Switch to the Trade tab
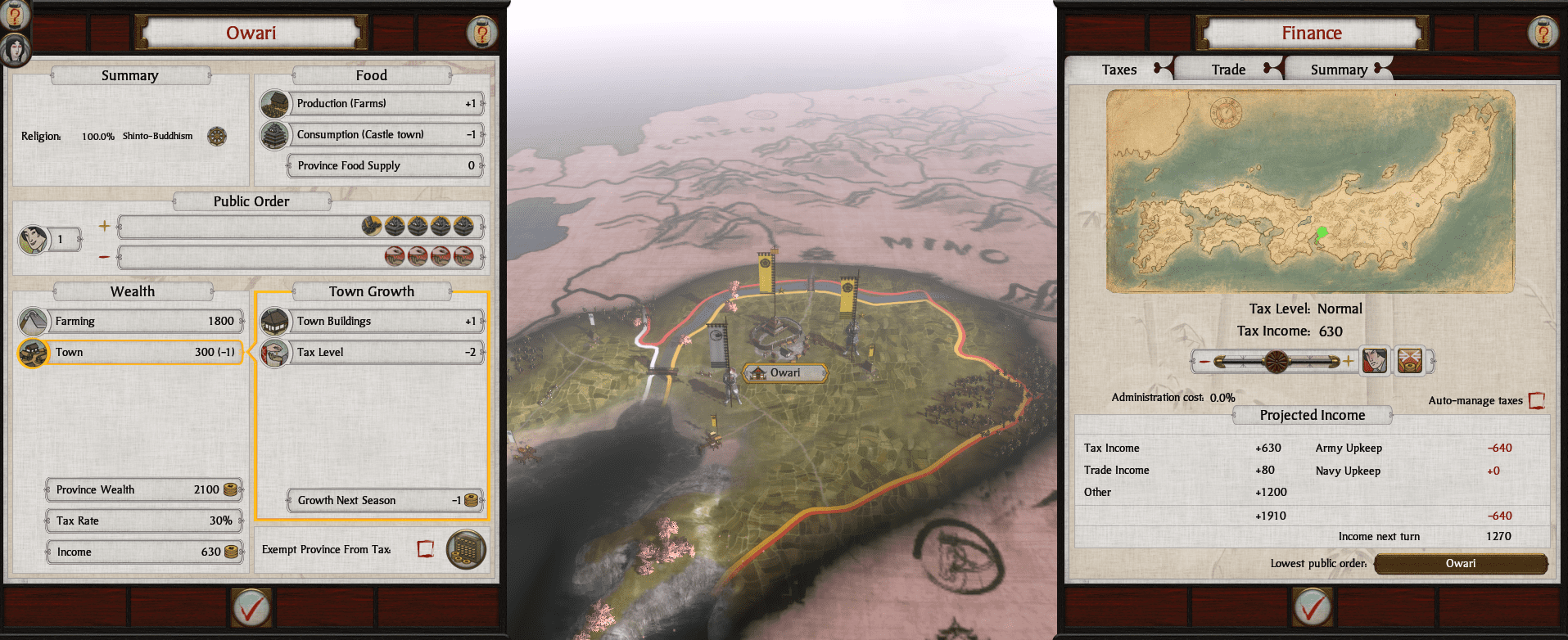 pos(1228,70)
